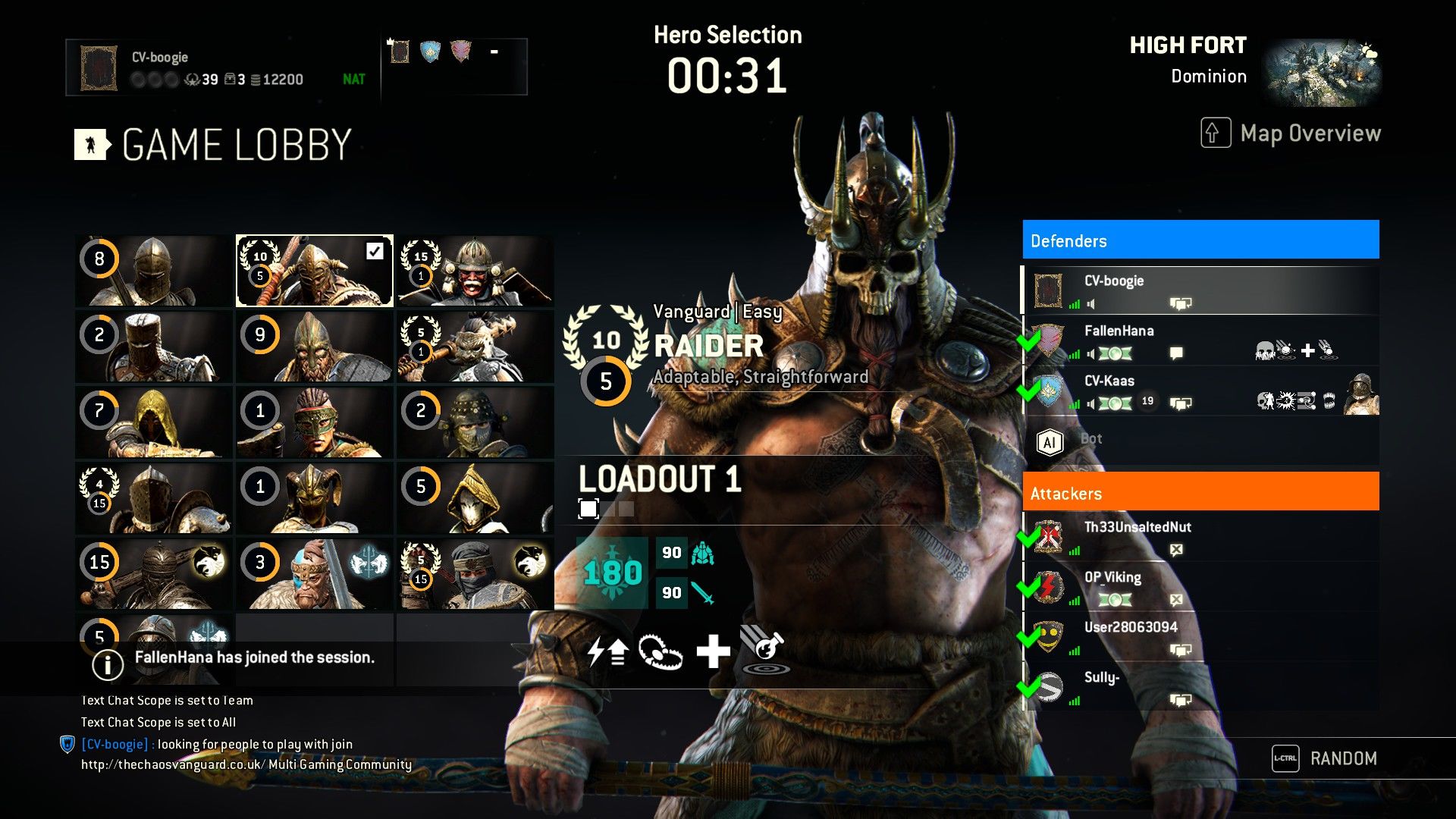Select the lightning bolt feat icon
The image size is (1456, 819).
[x=607, y=651]
